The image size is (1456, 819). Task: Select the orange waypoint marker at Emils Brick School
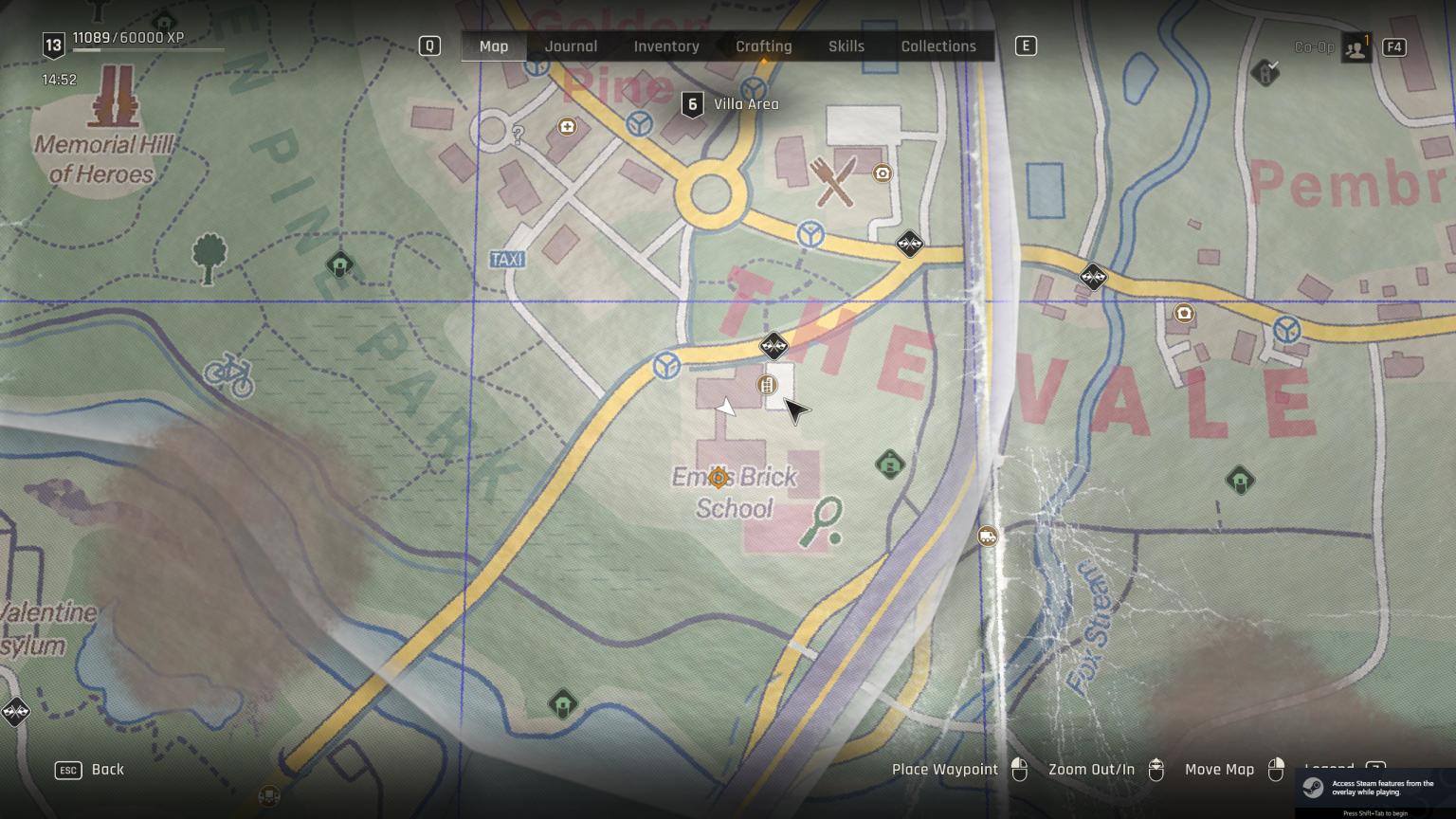[718, 478]
